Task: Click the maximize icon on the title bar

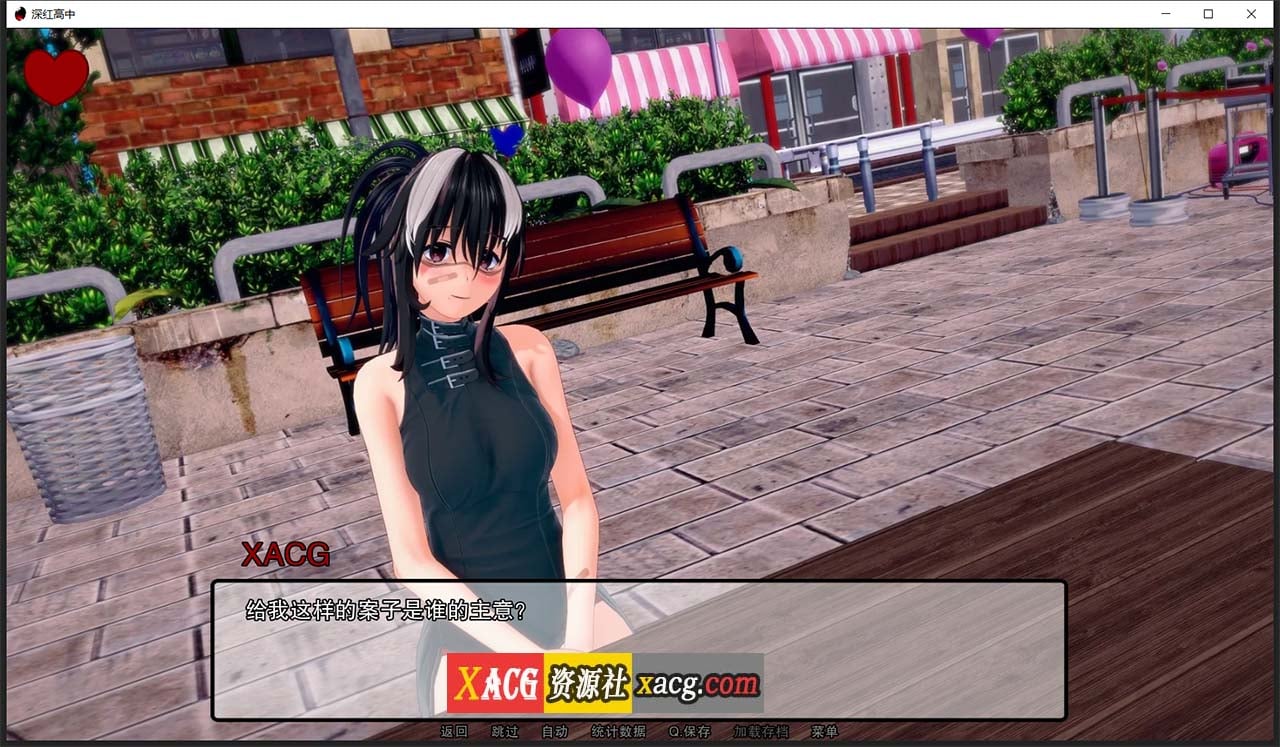Action: [1209, 13]
